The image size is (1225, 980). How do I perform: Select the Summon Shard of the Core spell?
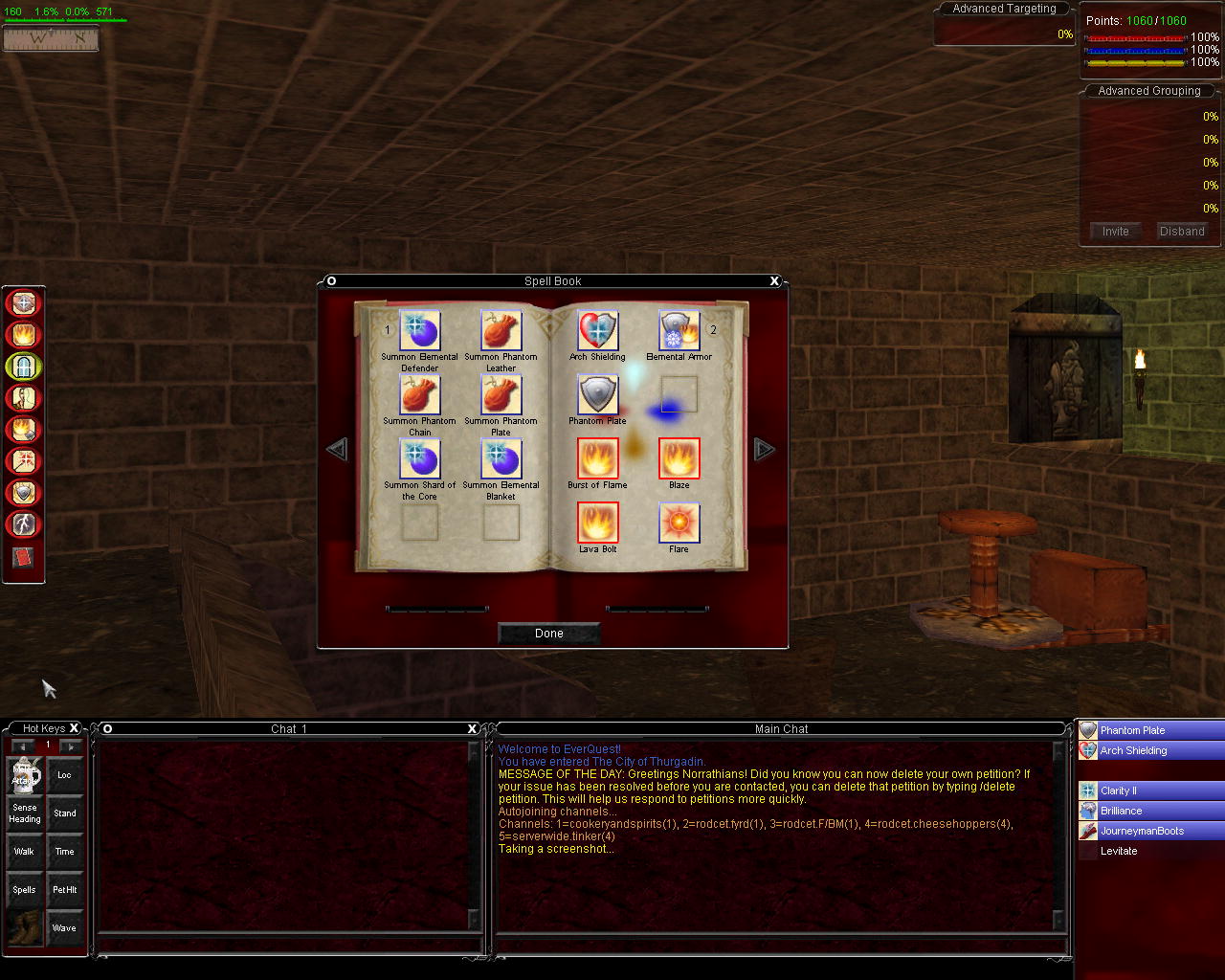pos(419,459)
